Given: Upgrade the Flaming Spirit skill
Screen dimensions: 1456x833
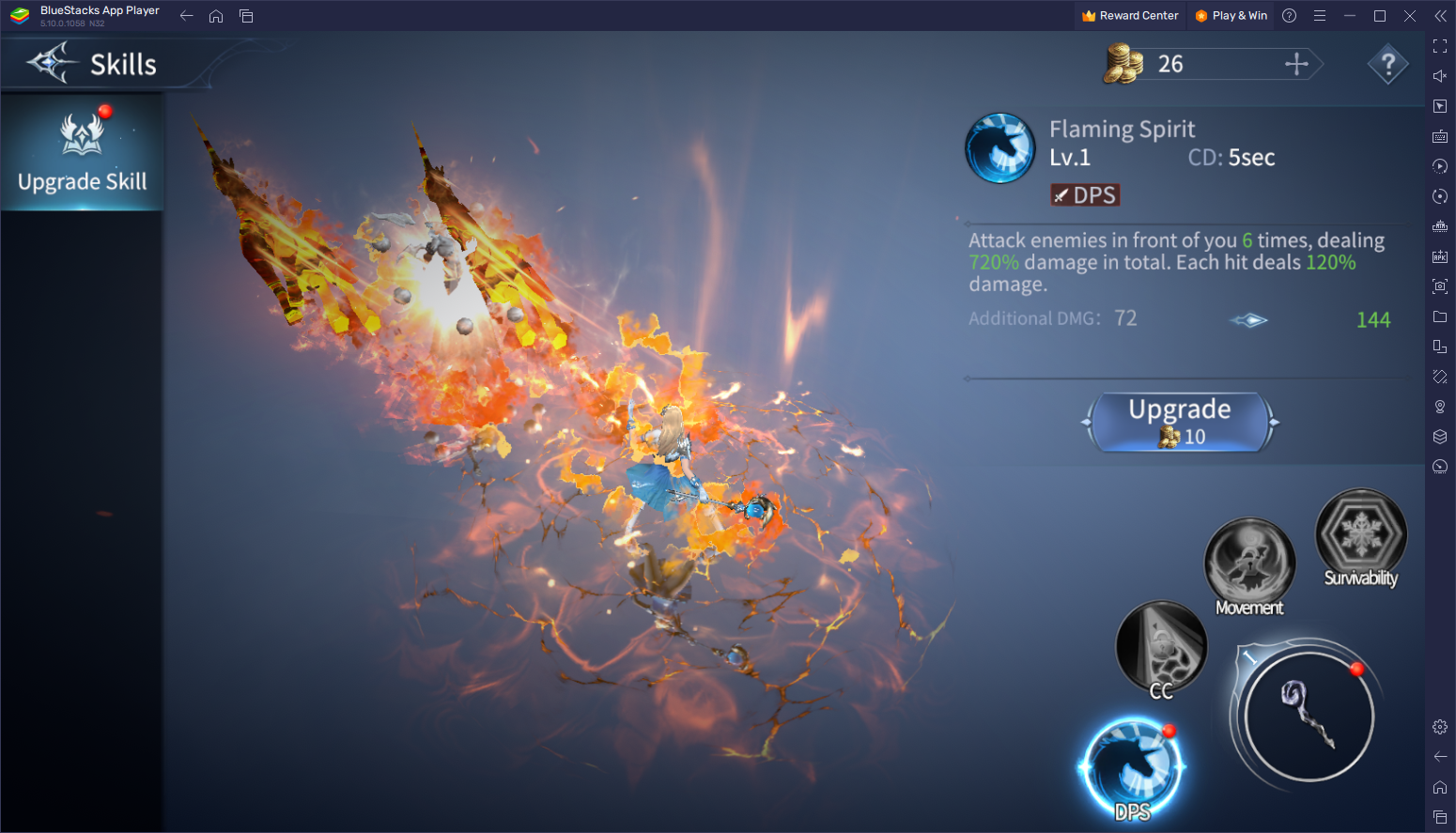Looking at the screenshot, I should pos(1180,422).
